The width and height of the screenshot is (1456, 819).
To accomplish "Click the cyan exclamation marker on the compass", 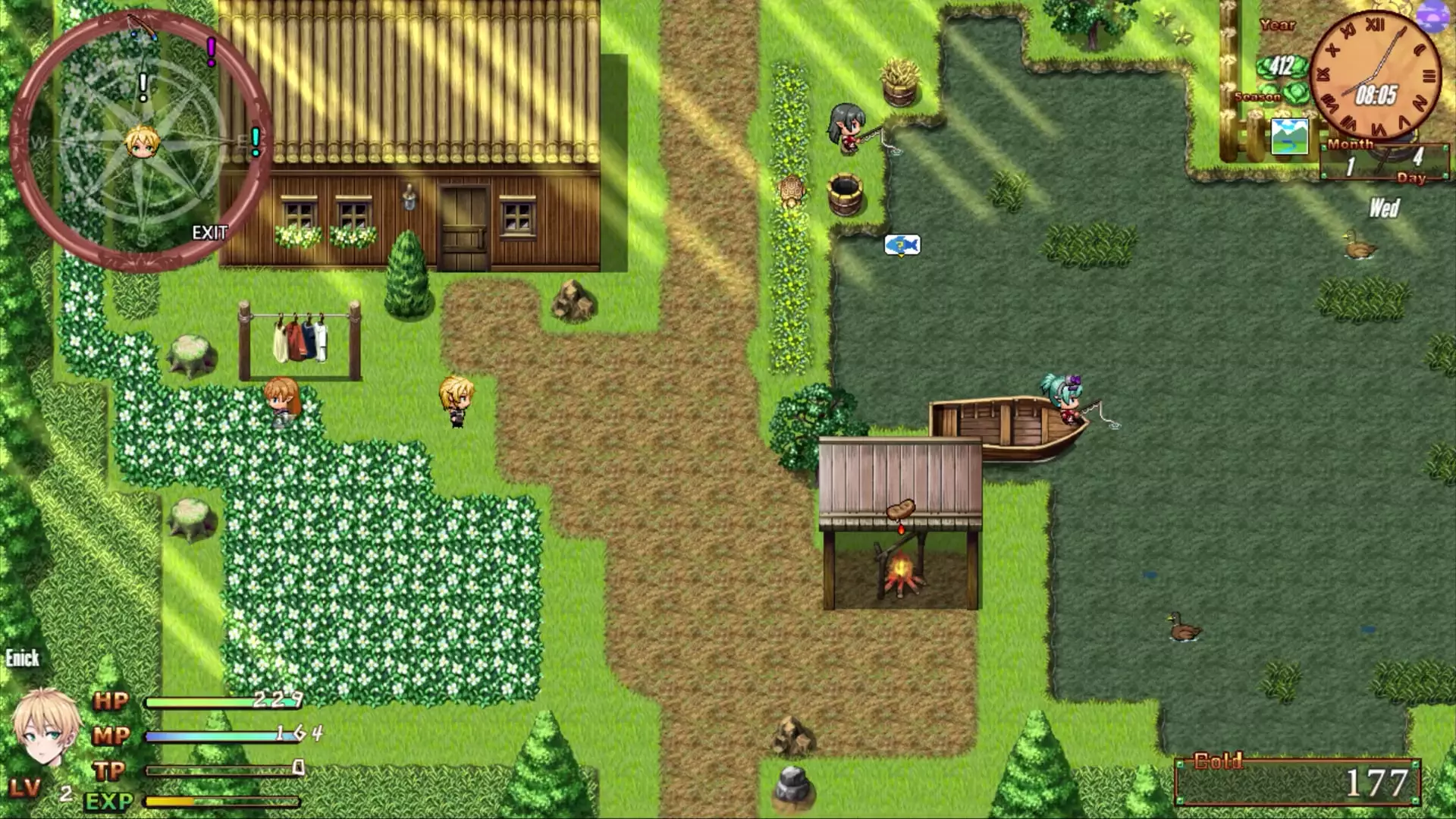I will (256, 141).
